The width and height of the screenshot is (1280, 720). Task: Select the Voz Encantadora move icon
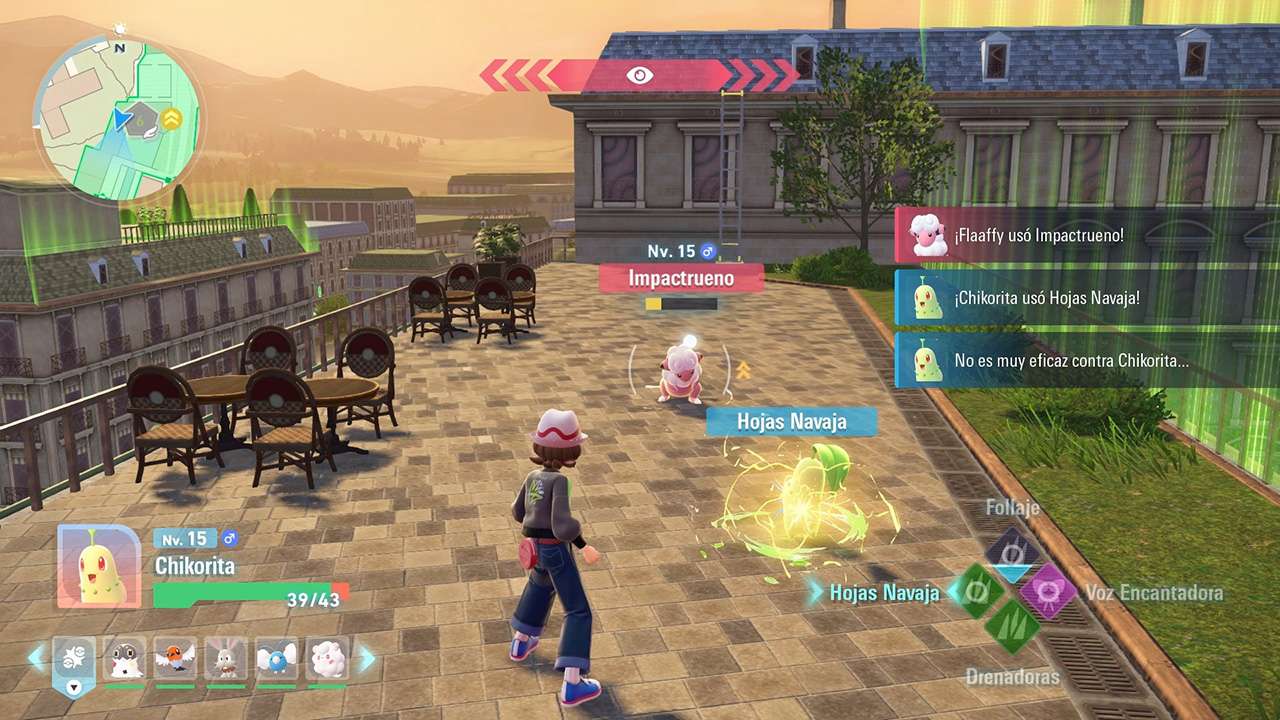point(1048,590)
